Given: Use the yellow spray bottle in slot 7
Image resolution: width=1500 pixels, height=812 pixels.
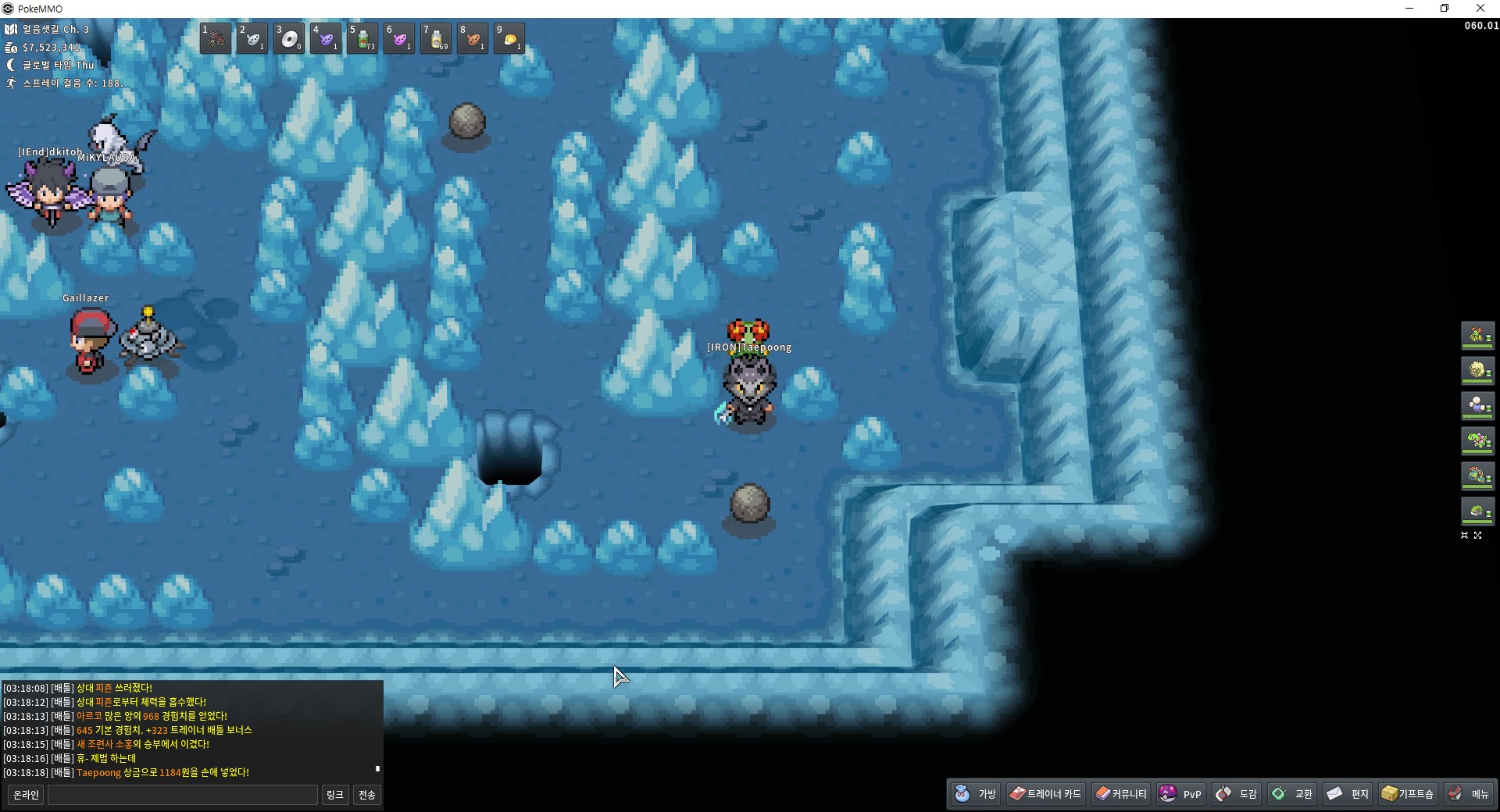Looking at the screenshot, I should point(436,38).
